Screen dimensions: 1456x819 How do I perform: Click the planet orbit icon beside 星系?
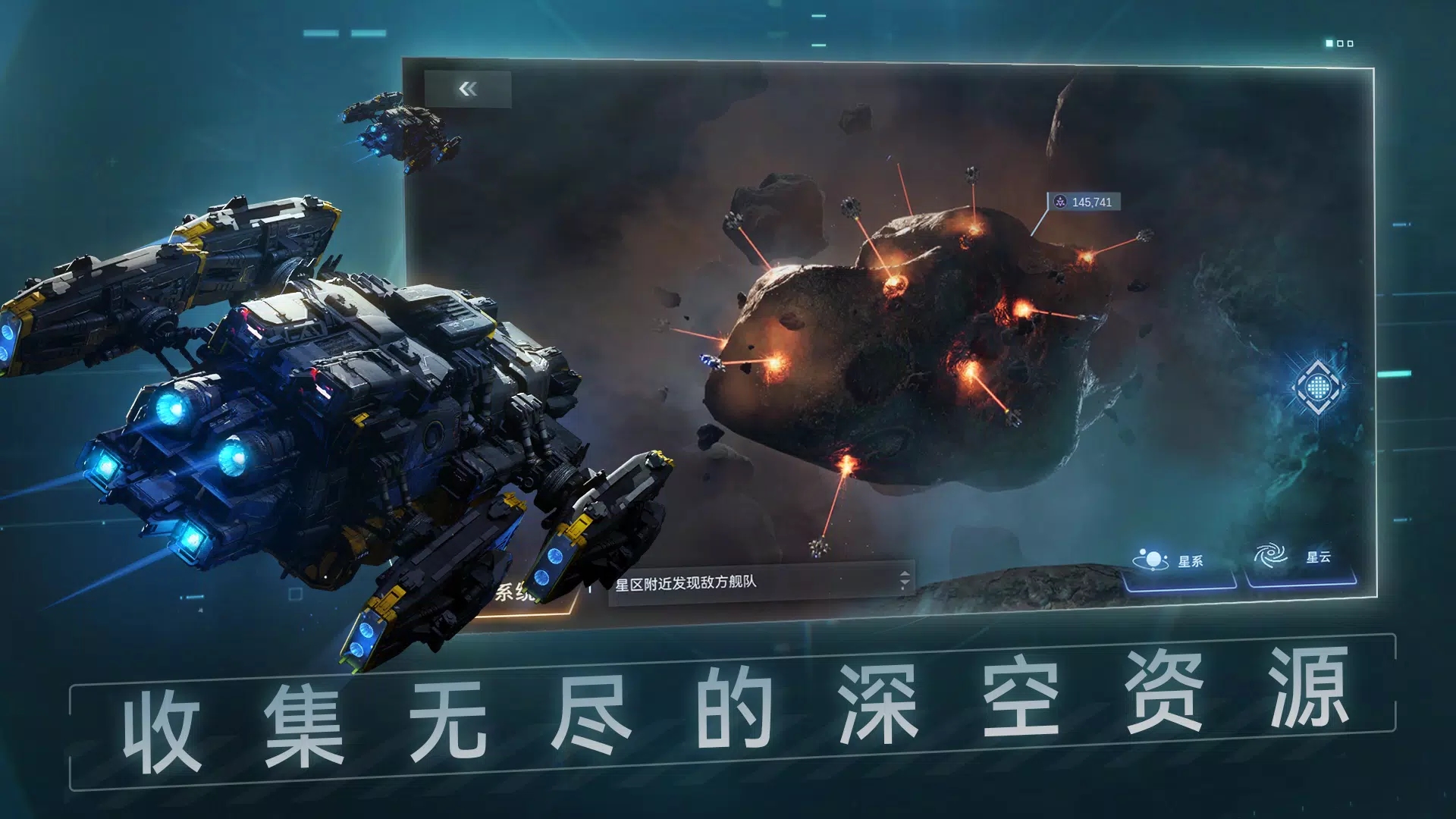click(x=1152, y=557)
